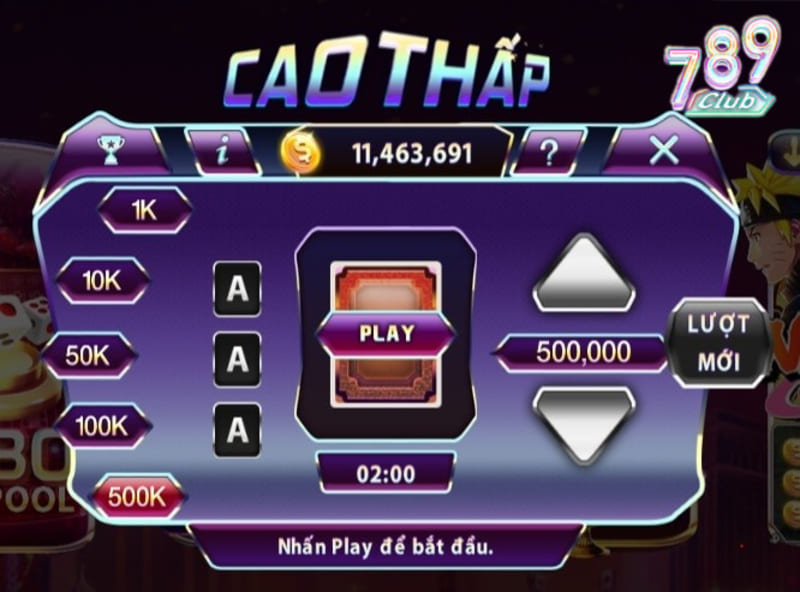
Task: Close the Cao Thấp game window
Action: tap(664, 151)
